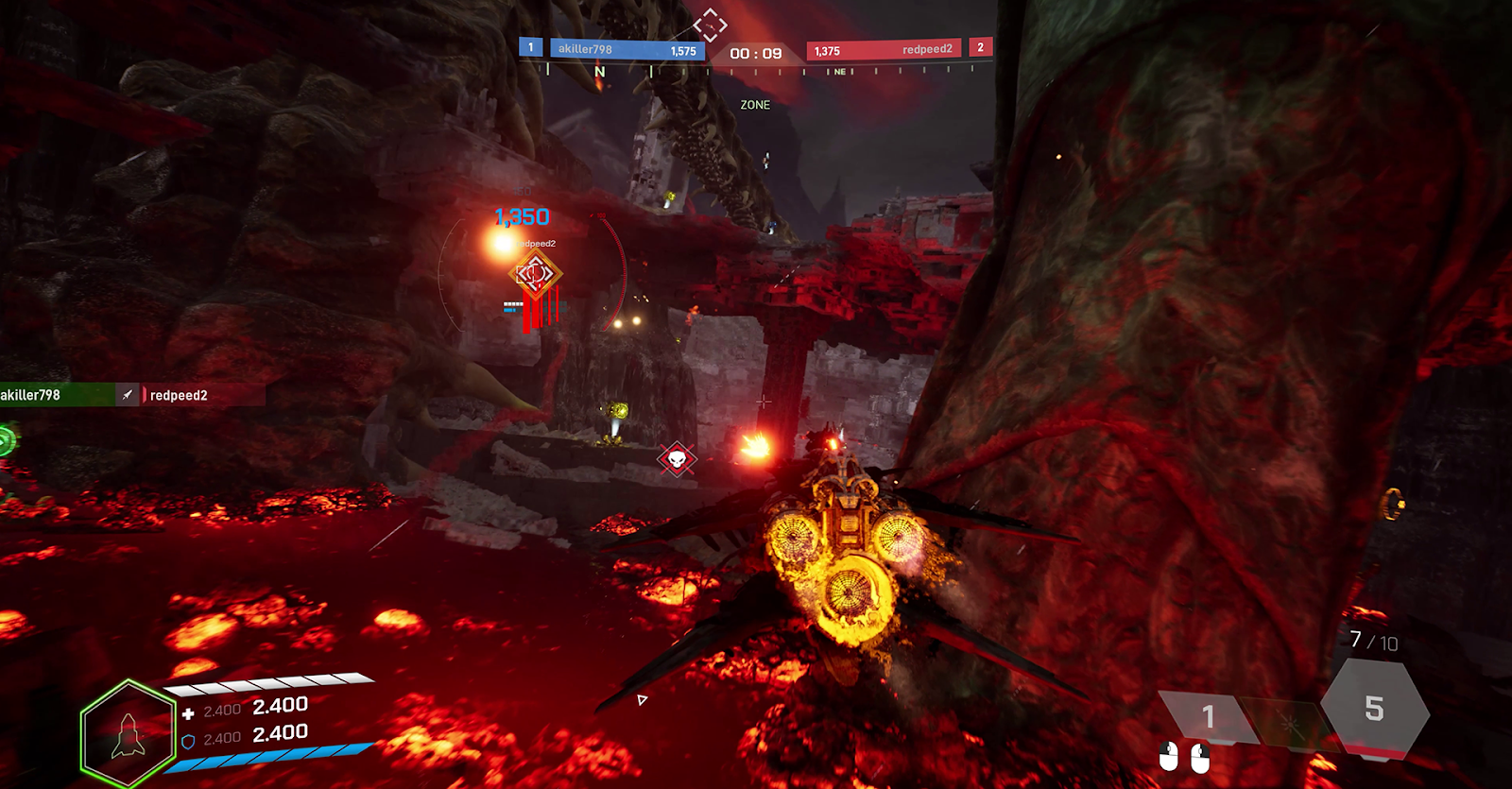The width and height of the screenshot is (1512, 789).
Task: Click the ZONE objective diamond marker
Action: pos(710,24)
